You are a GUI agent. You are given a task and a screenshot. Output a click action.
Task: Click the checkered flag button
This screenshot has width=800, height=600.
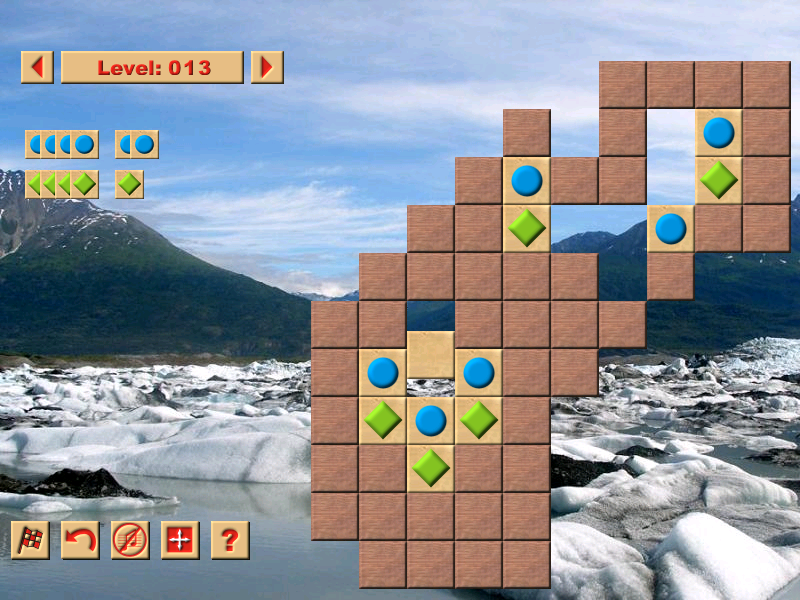[x=30, y=540]
